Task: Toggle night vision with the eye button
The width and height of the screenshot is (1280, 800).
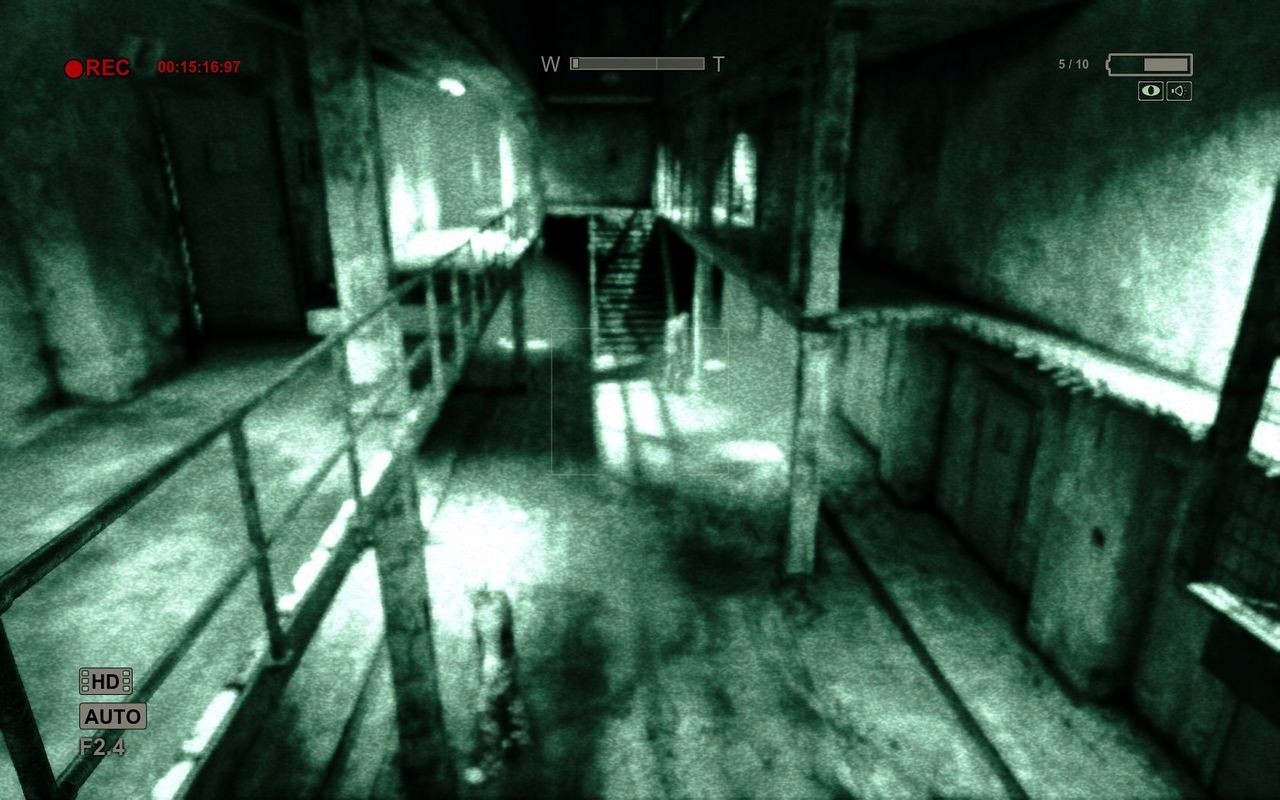Action: tap(1152, 92)
